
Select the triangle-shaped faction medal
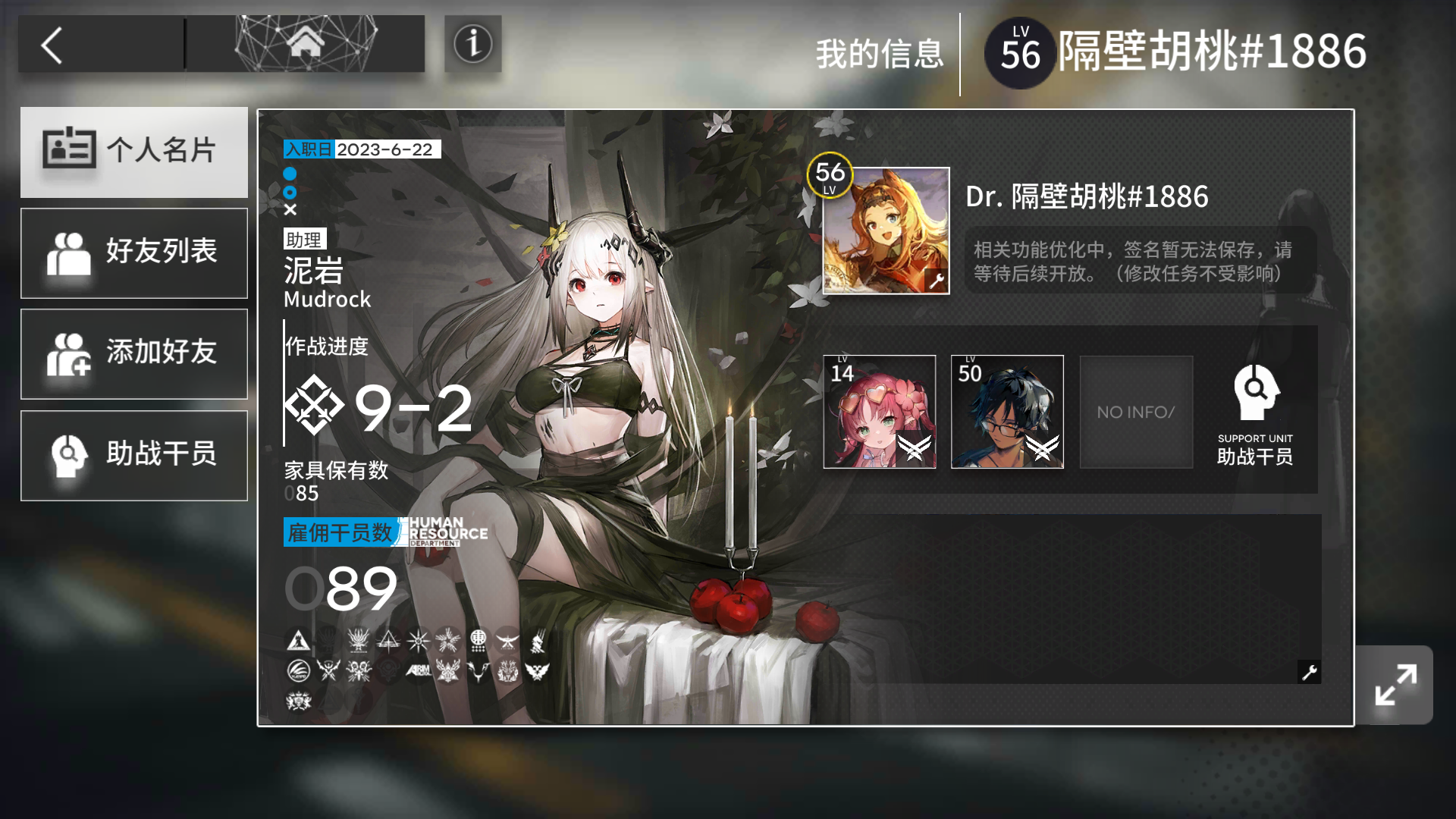(x=298, y=641)
